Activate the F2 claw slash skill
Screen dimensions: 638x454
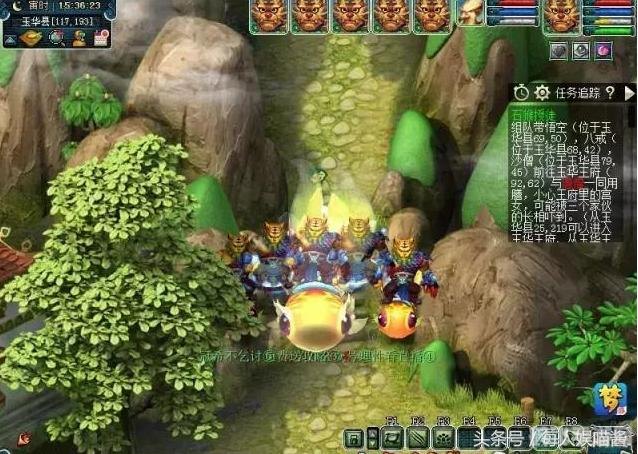(417, 437)
